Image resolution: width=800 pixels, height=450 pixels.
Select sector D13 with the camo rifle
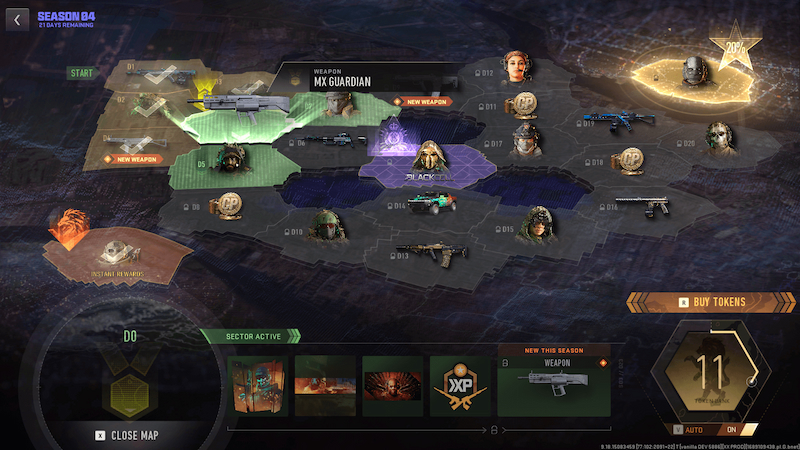coord(430,249)
